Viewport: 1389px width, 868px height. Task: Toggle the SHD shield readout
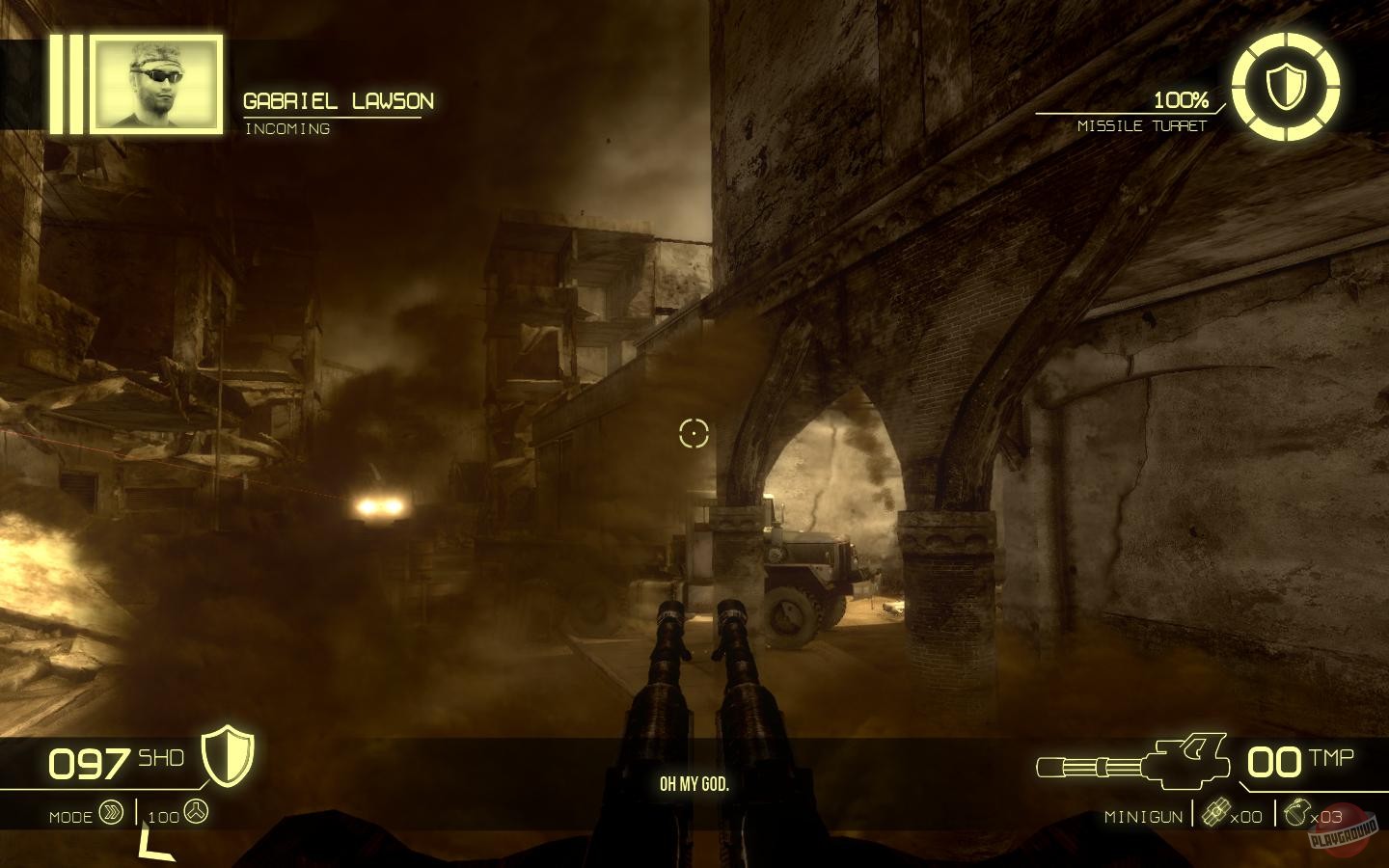click(159, 759)
